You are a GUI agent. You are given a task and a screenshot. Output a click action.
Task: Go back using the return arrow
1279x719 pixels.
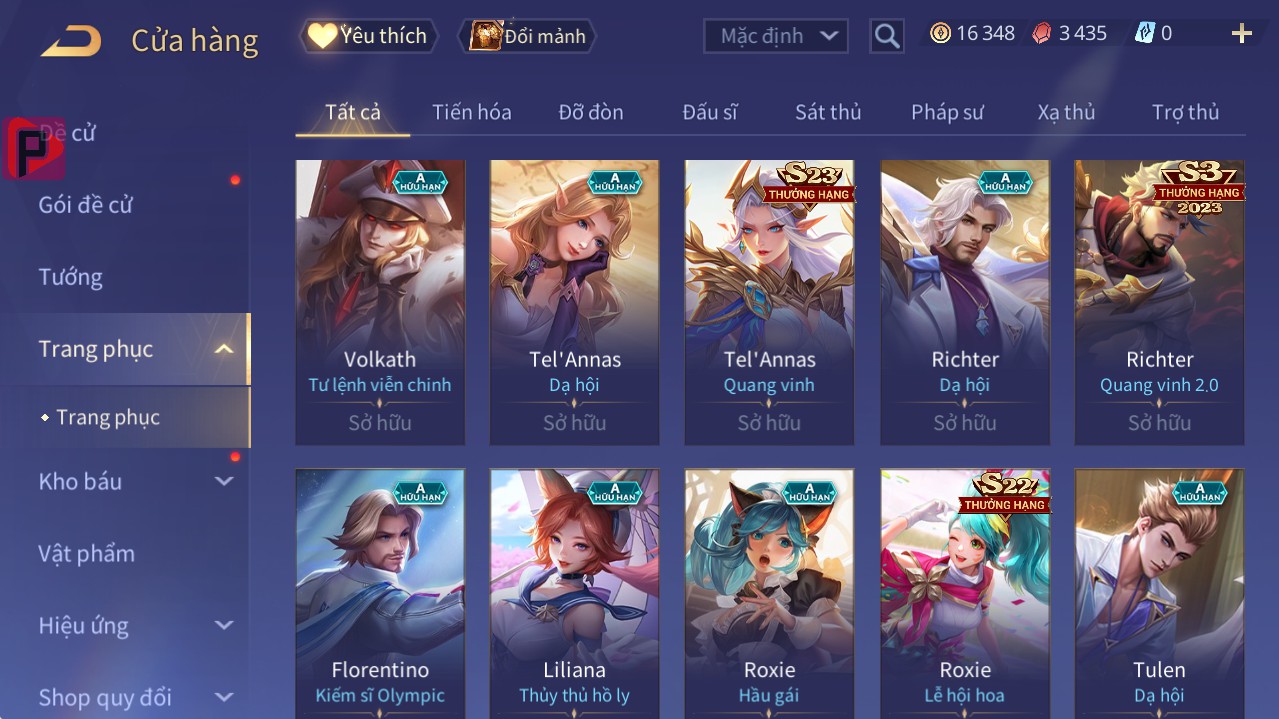coord(70,40)
